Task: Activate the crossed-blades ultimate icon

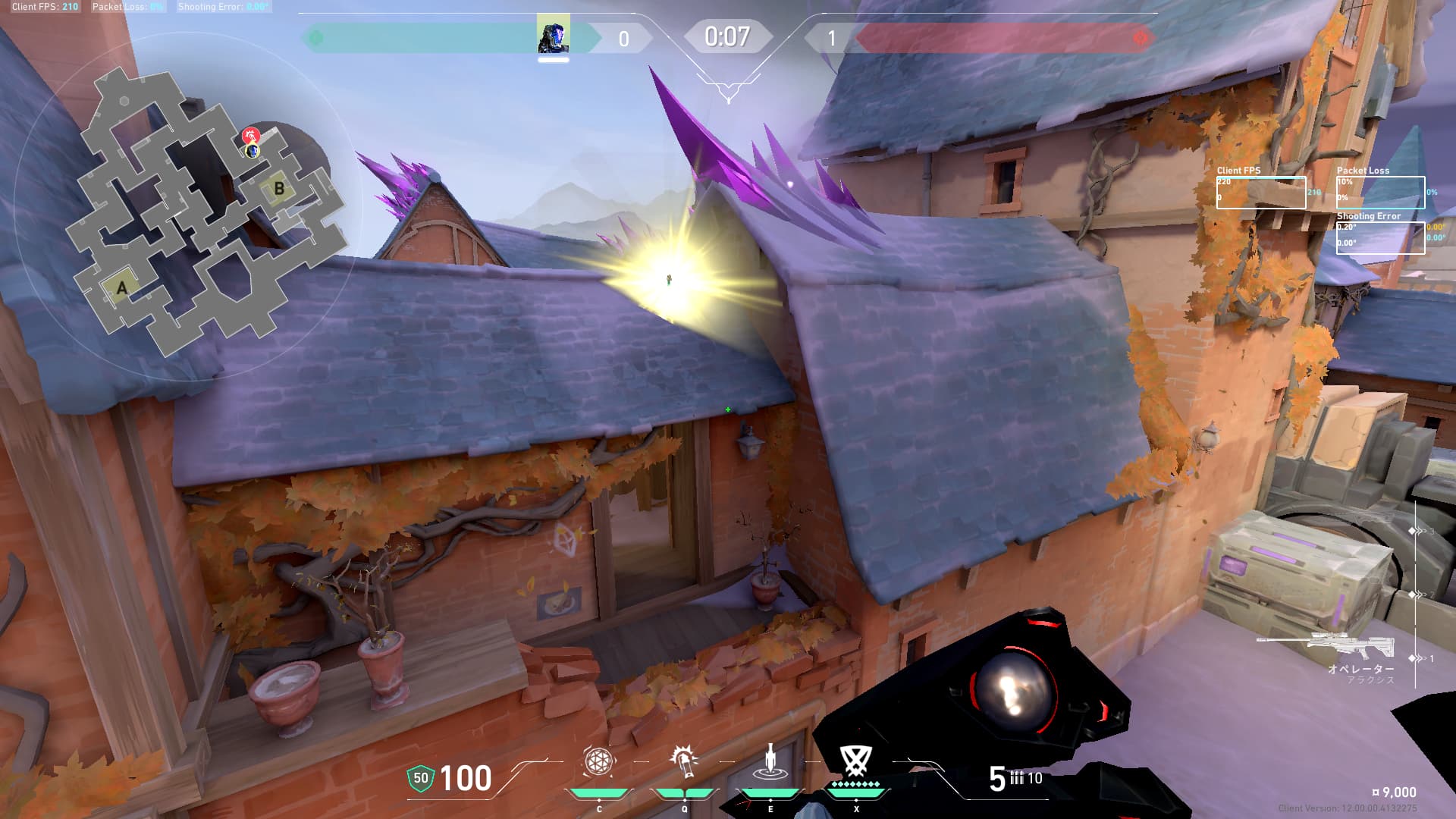Action: click(856, 760)
